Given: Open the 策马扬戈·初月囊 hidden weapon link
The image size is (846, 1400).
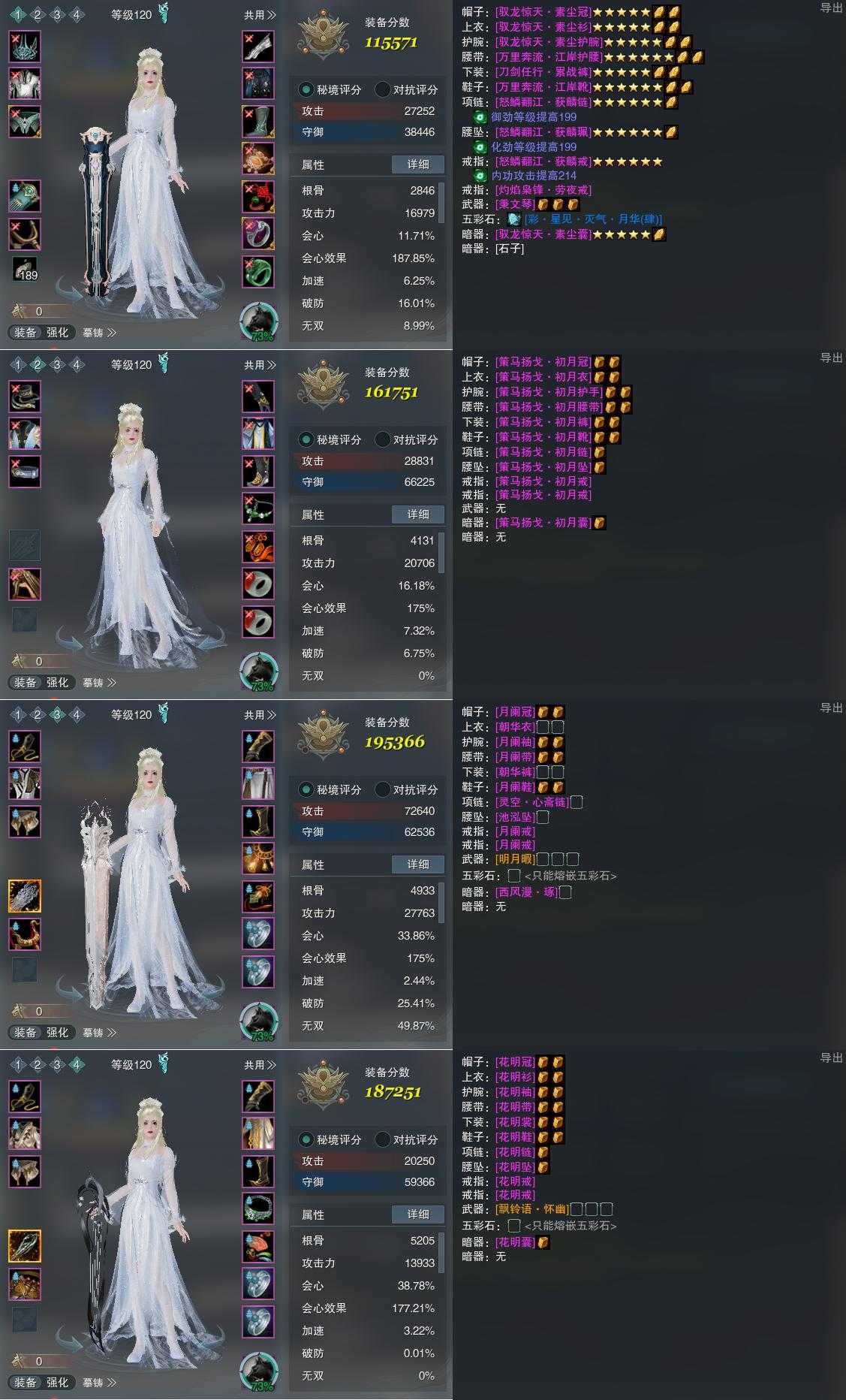Looking at the screenshot, I should (543, 523).
